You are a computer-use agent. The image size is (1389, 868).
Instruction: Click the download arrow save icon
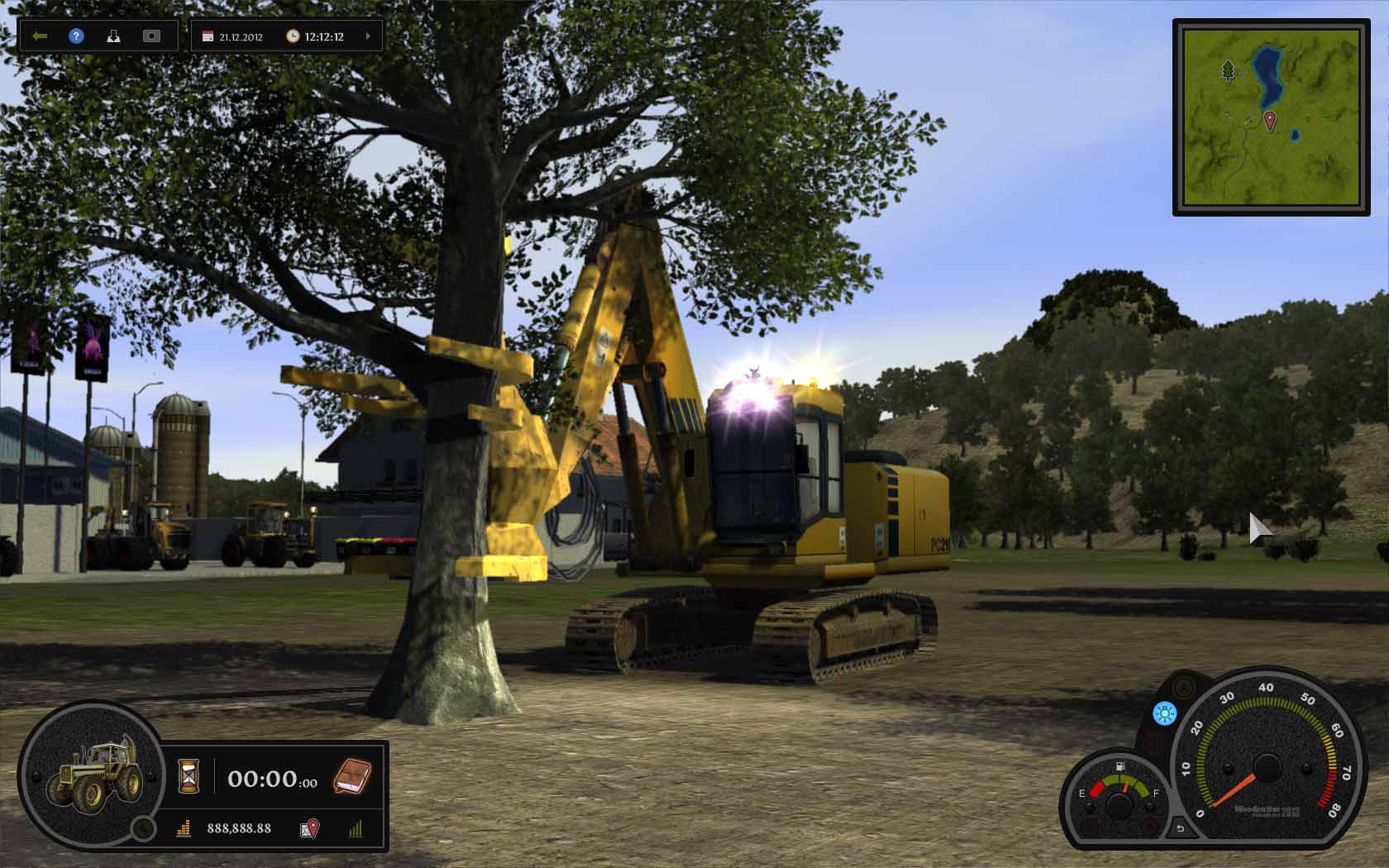(x=114, y=36)
